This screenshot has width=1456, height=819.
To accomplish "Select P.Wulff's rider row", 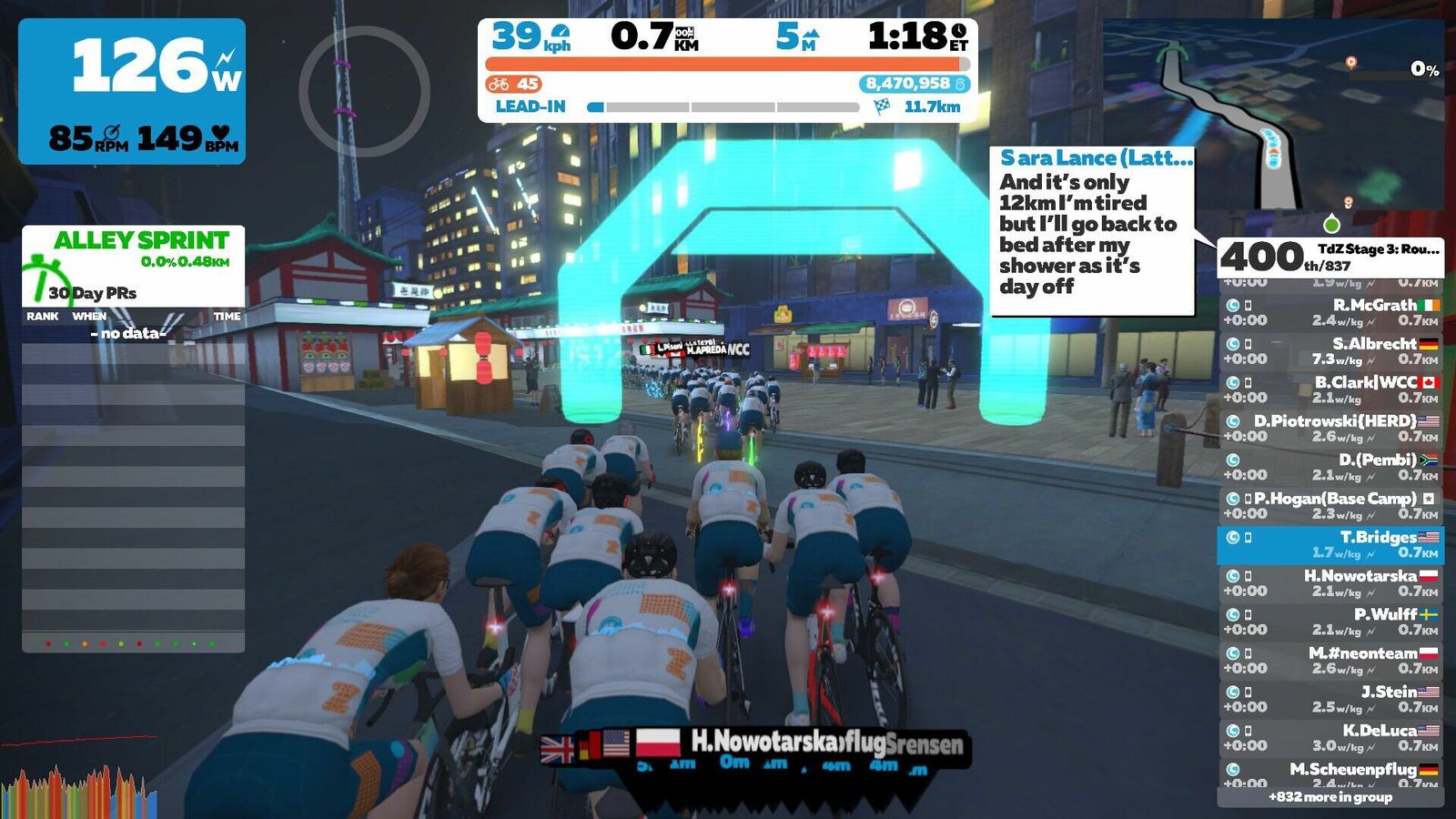I will pos(1330,622).
